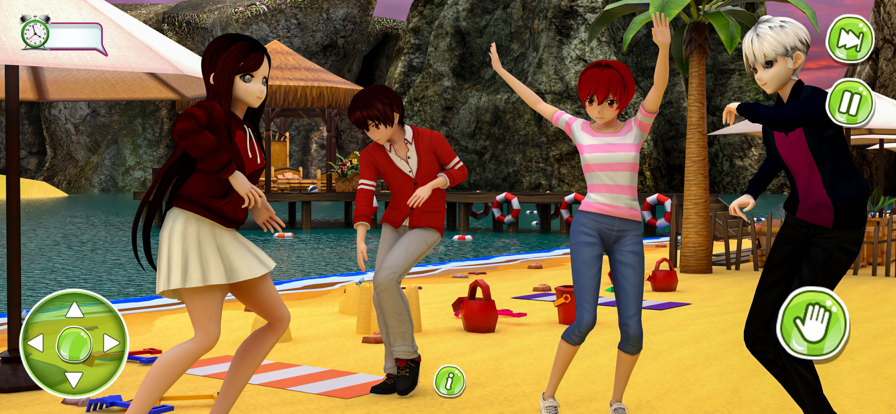The height and width of the screenshot is (414, 896).
Task: Open the small green info button
Action: [449, 380]
